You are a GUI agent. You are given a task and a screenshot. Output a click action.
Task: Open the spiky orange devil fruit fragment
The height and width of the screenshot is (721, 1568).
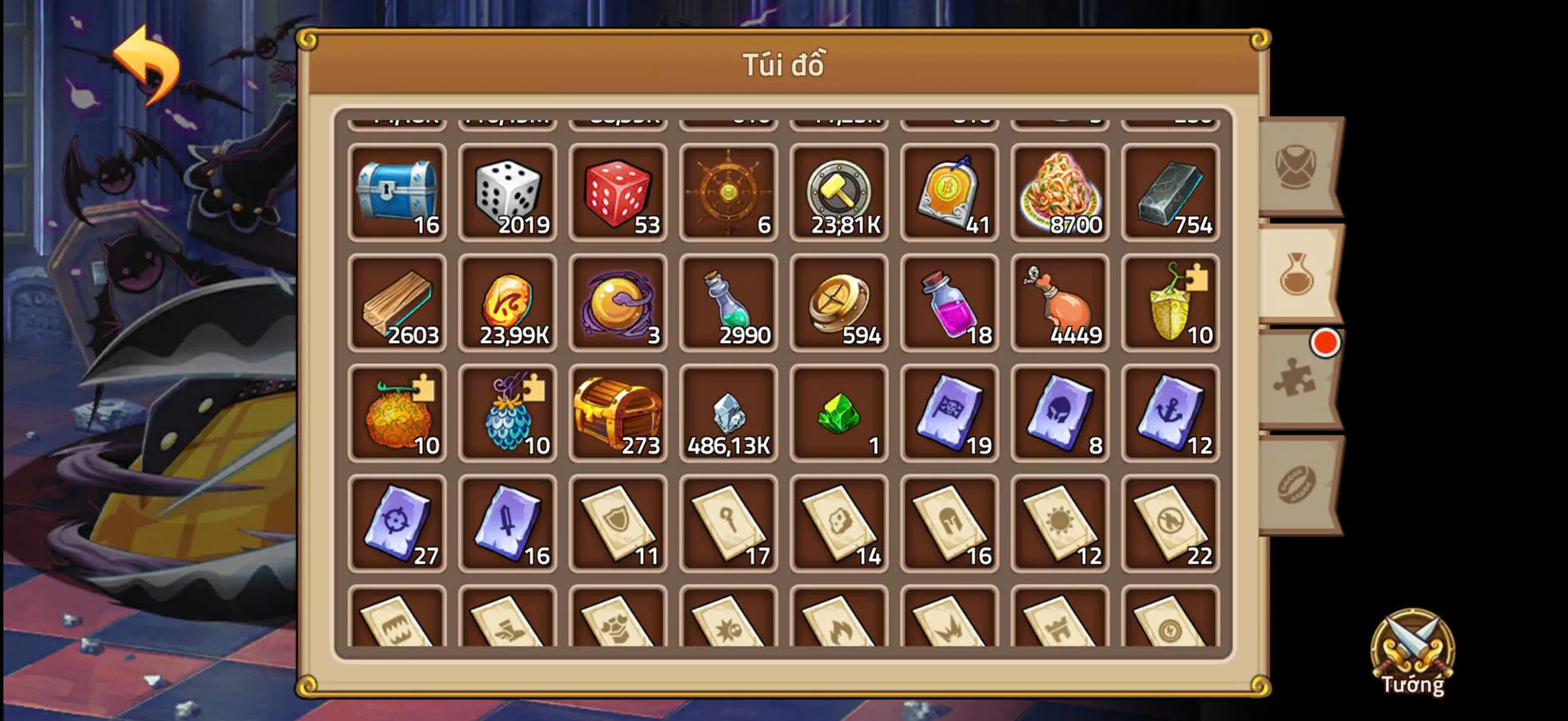pyautogui.click(x=397, y=413)
